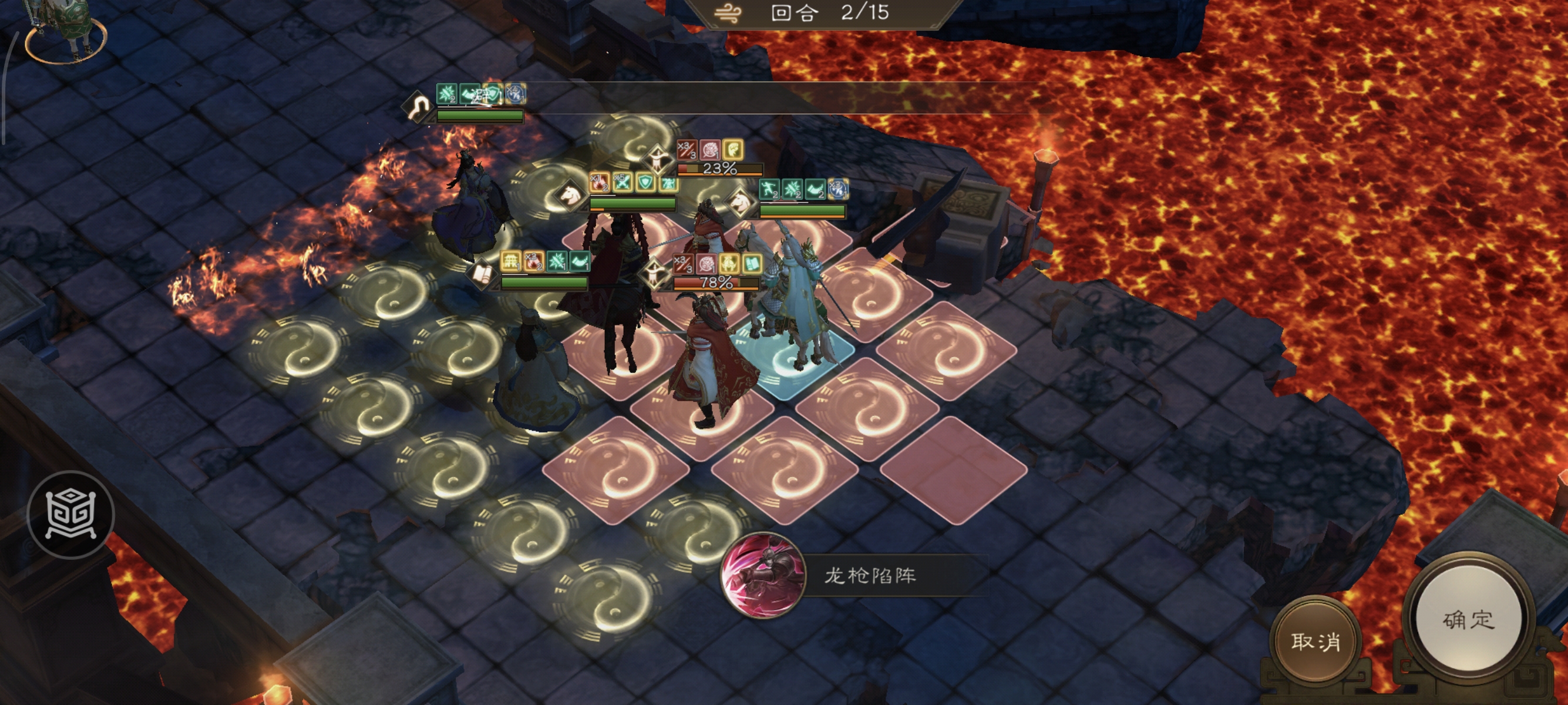Open the cube-shaped menu icon
Screen dimensions: 1568x705
[x=70, y=515]
